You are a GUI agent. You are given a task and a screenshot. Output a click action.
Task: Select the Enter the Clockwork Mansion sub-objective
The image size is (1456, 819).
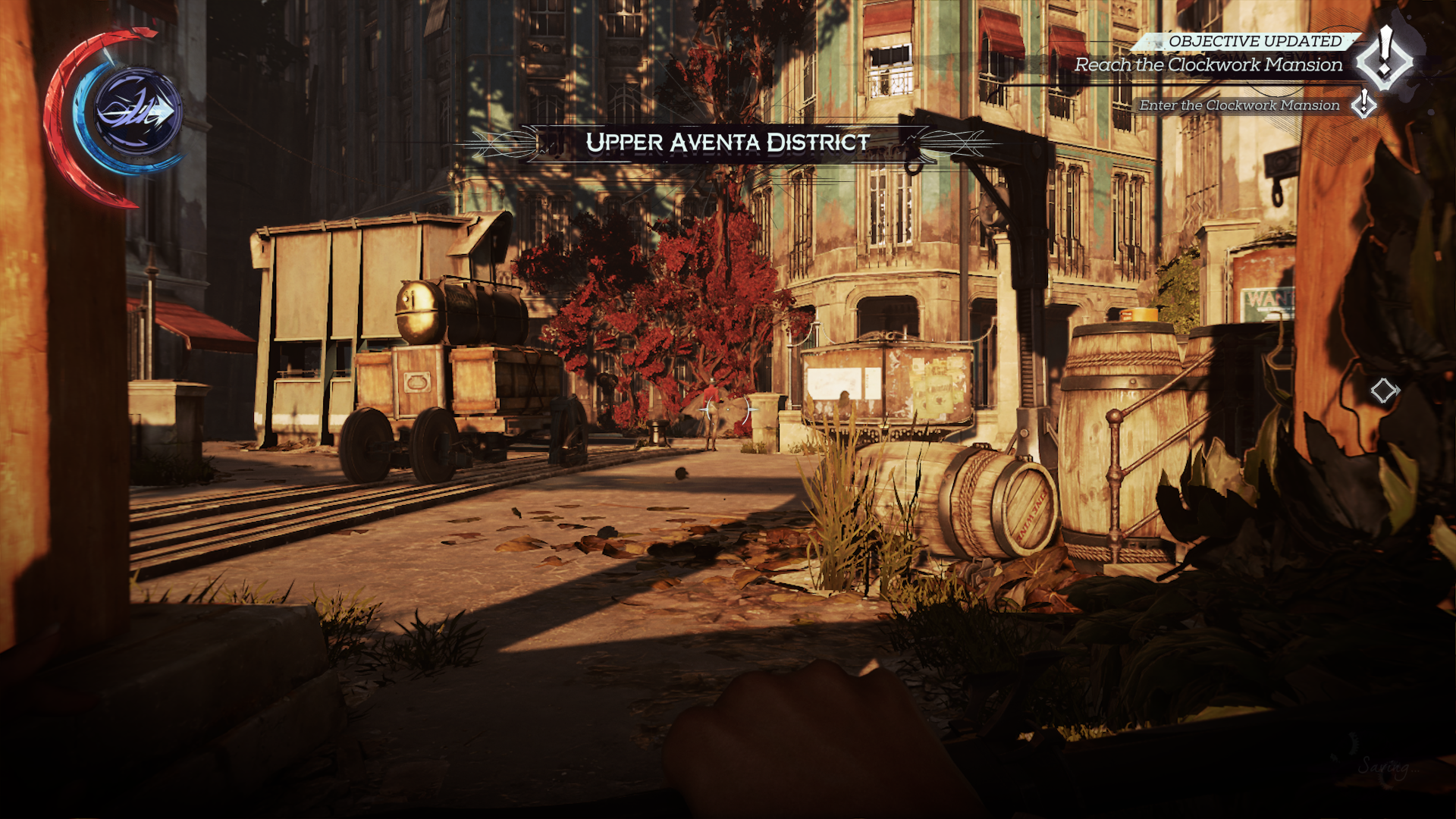coord(1239,105)
